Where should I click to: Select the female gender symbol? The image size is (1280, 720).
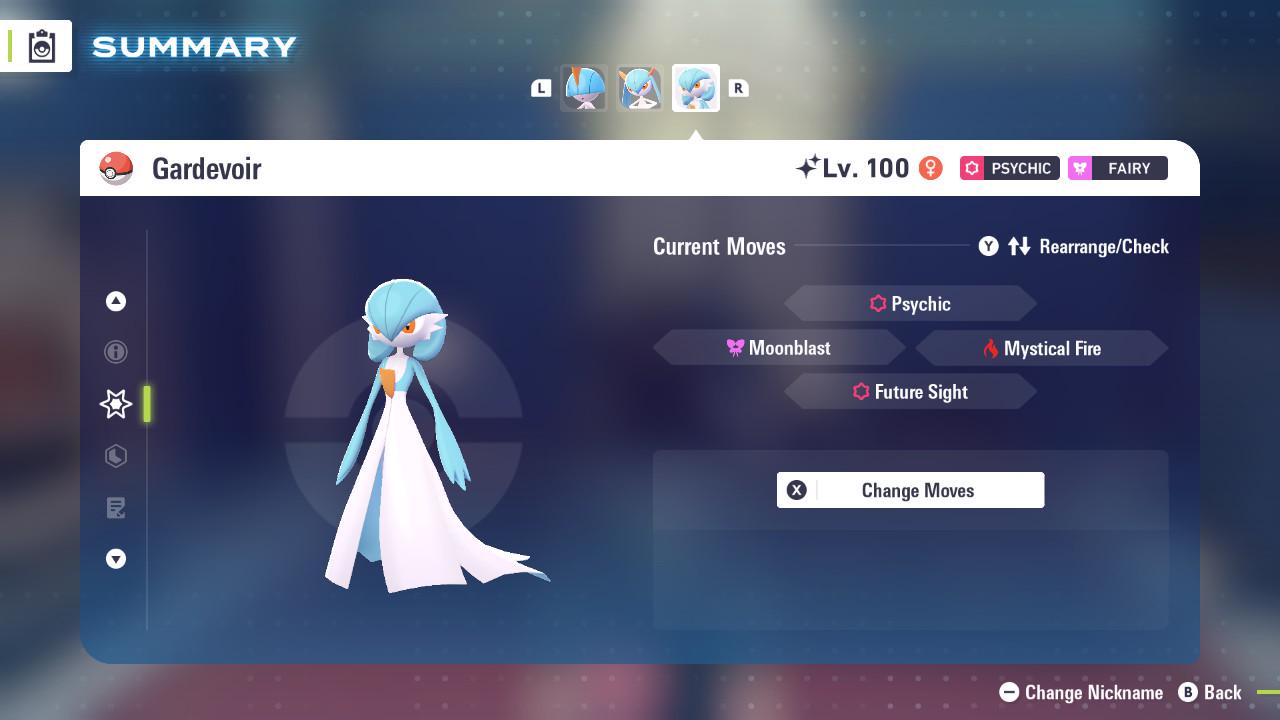point(931,168)
